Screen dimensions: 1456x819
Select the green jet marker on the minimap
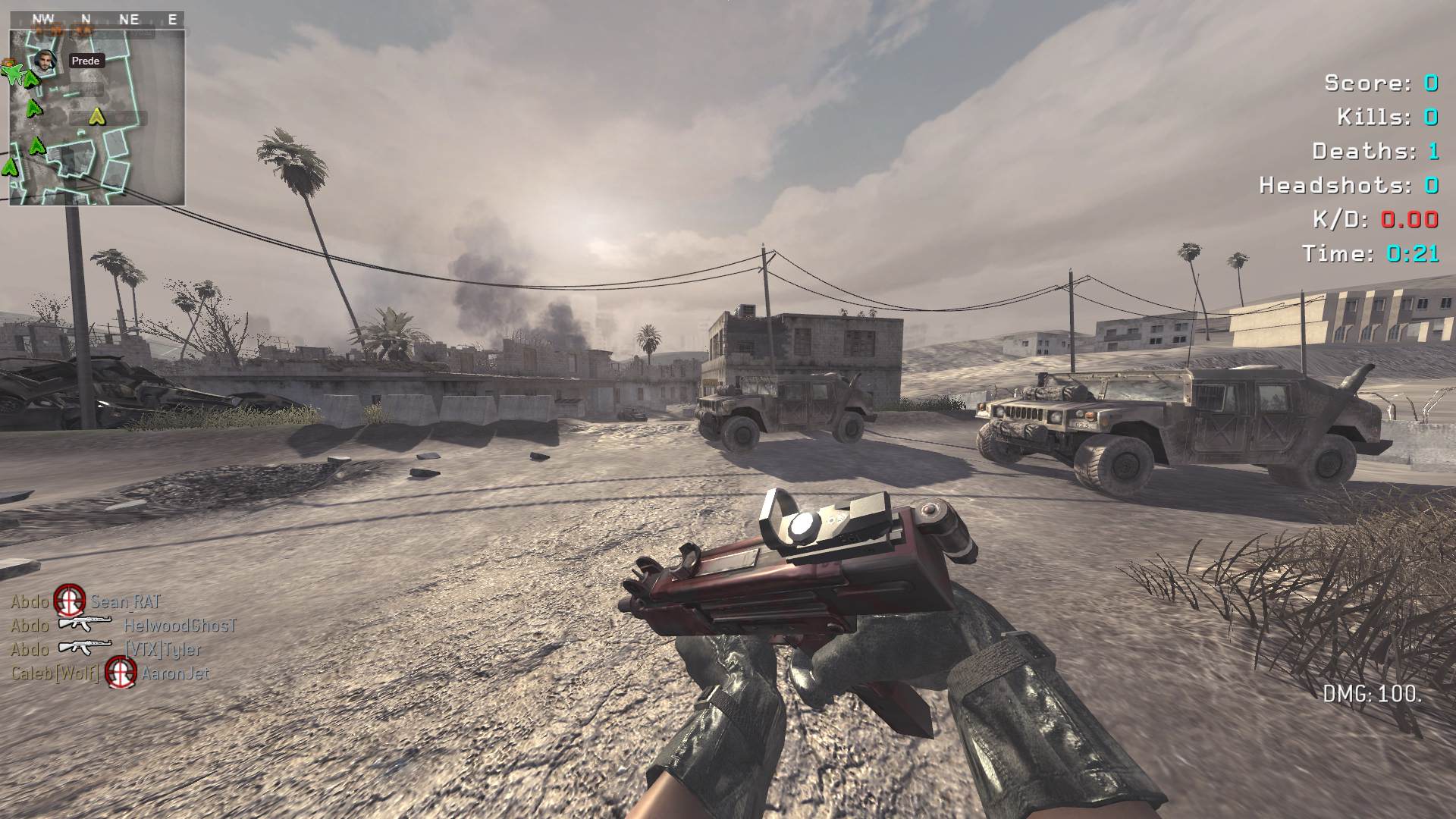tap(13, 72)
